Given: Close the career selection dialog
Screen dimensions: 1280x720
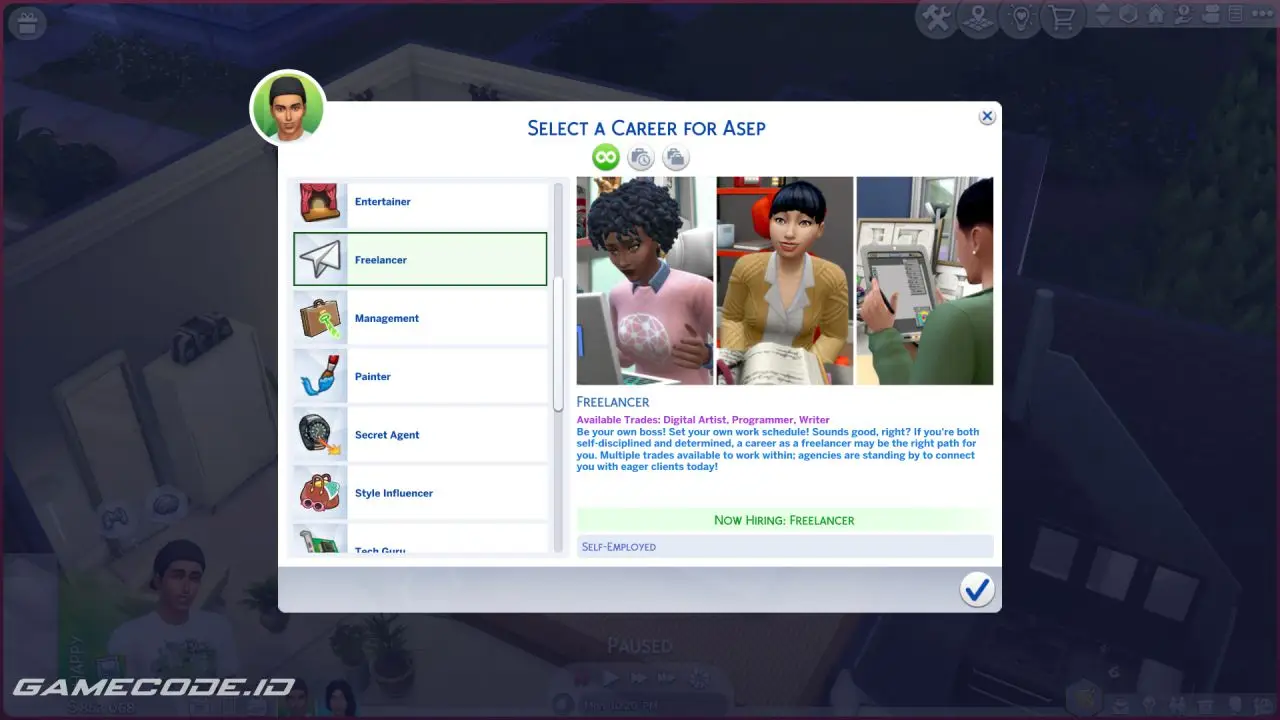Looking at the screenshot, I should pos(987,117).
